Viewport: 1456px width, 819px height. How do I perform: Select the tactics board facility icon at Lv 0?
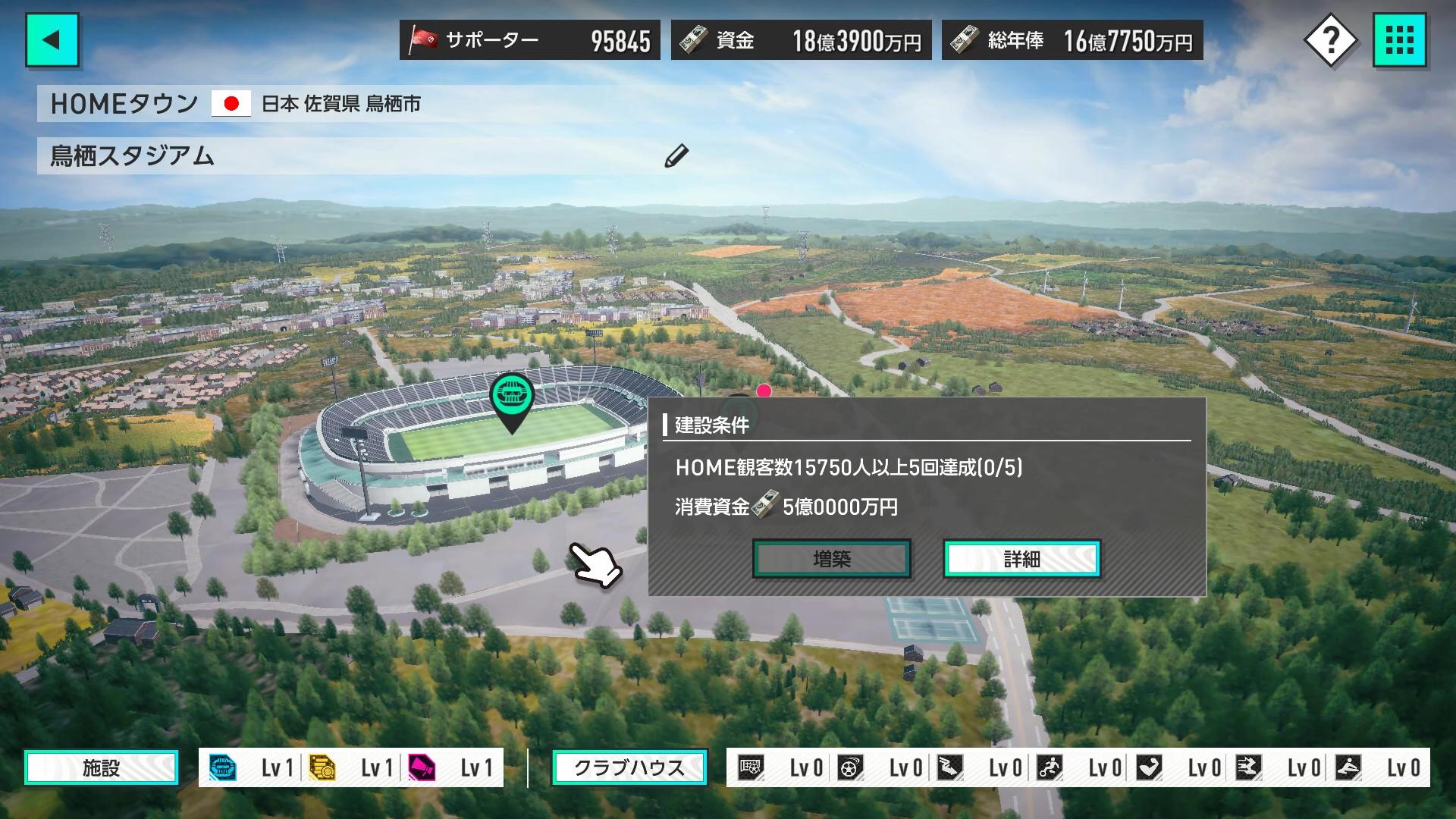[751, 767]
